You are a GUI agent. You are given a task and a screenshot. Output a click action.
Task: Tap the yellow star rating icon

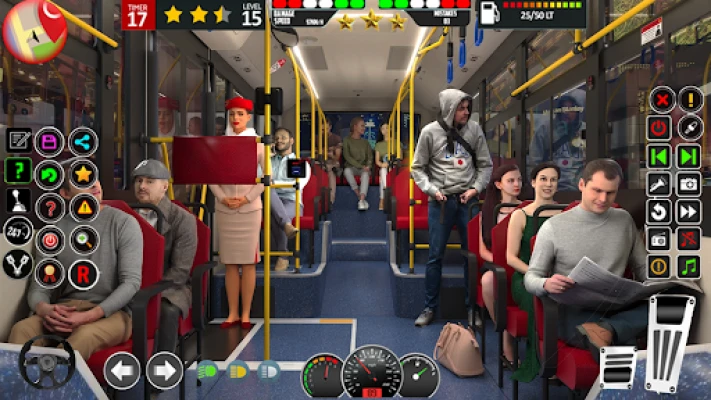(x=83, y=175)
